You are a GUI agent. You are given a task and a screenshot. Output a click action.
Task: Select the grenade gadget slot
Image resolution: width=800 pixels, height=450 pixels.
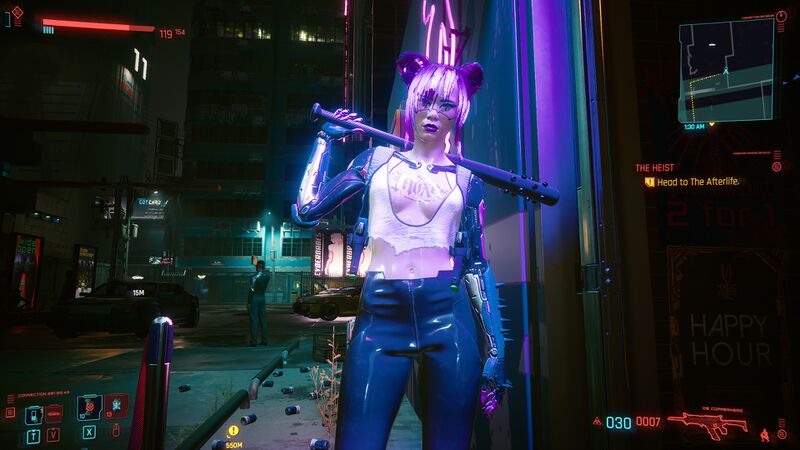(117, 405)
